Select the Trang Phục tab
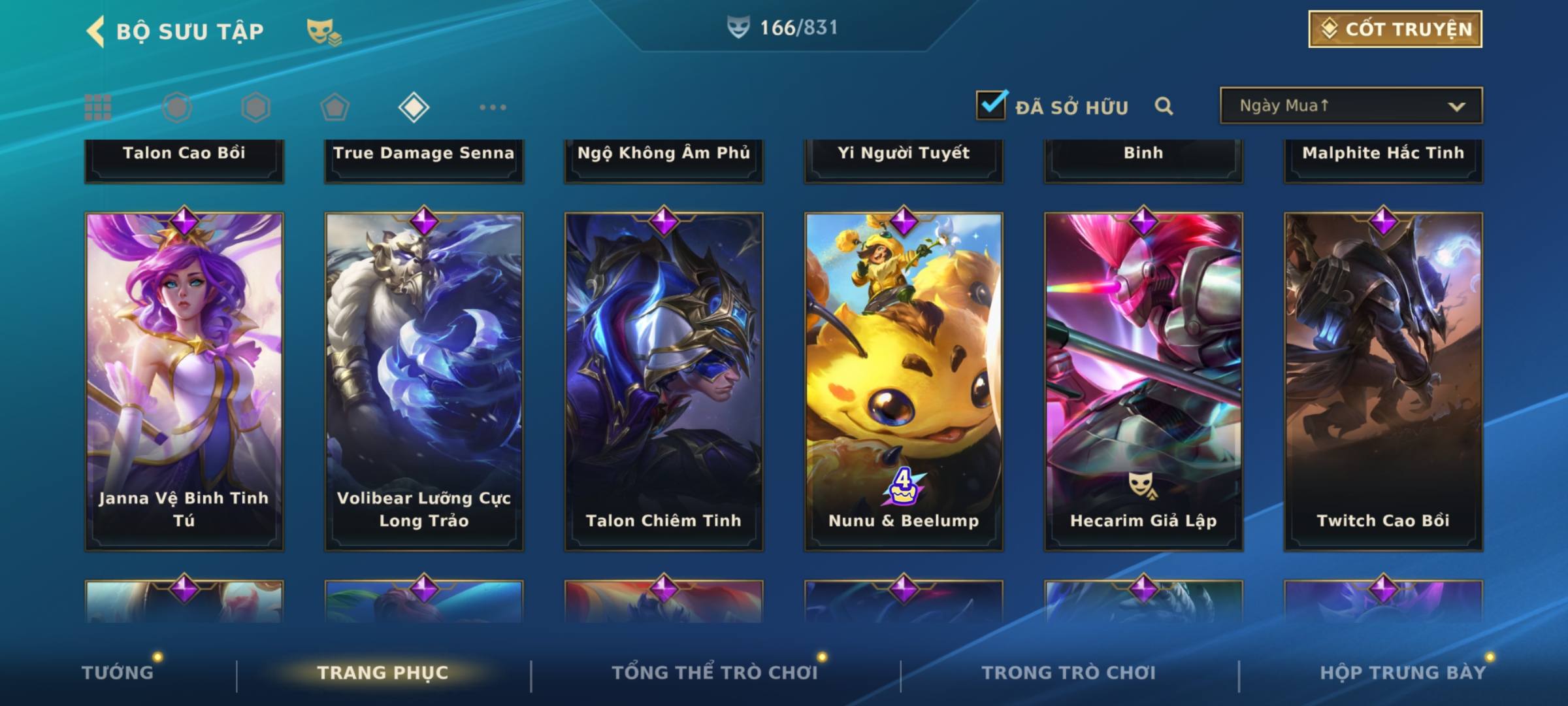Screen dimensions: 1568x706 [383, 673]
